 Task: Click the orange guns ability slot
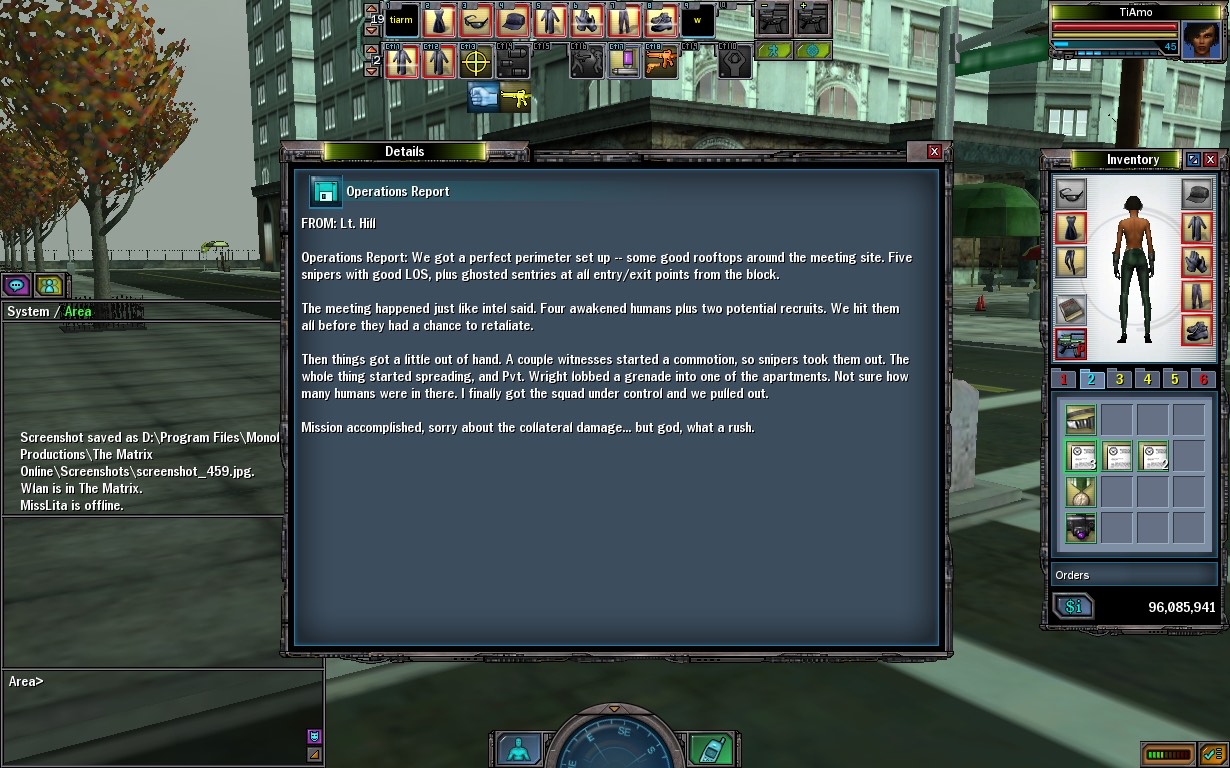point(660,62)
